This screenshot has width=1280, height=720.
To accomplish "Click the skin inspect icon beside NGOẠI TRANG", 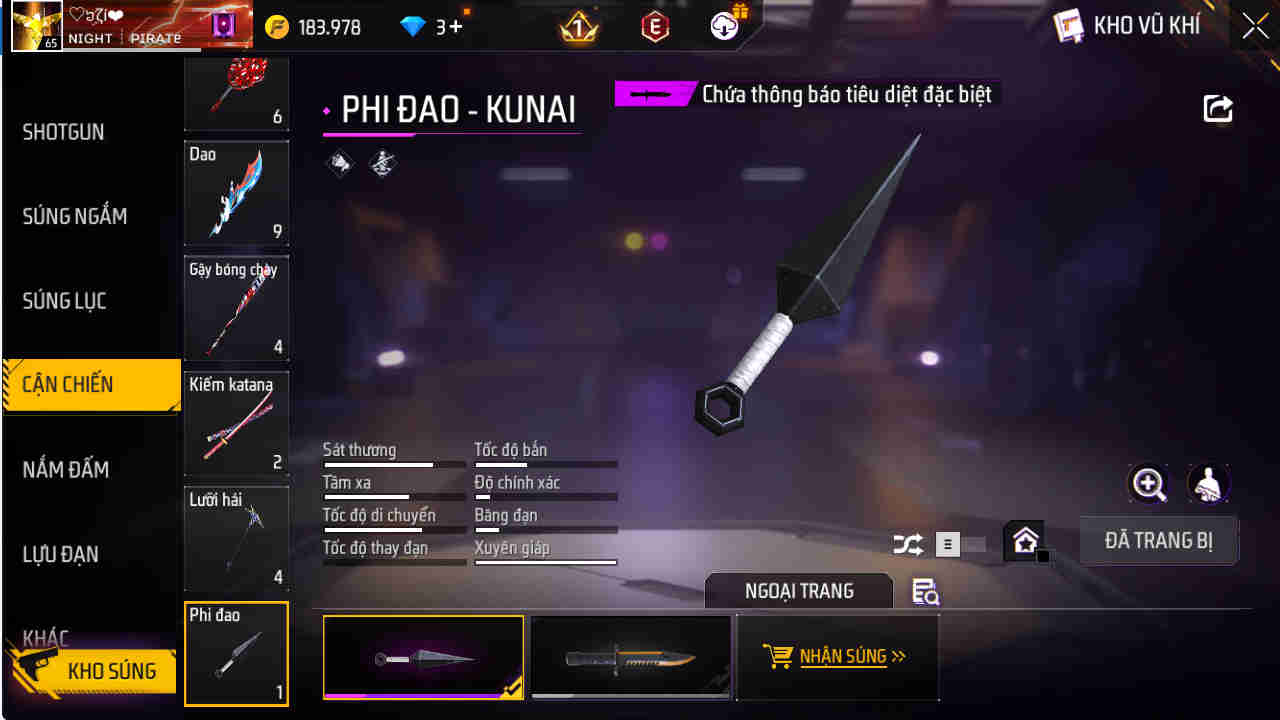I will pyautogui.click(x=924, y=592).
